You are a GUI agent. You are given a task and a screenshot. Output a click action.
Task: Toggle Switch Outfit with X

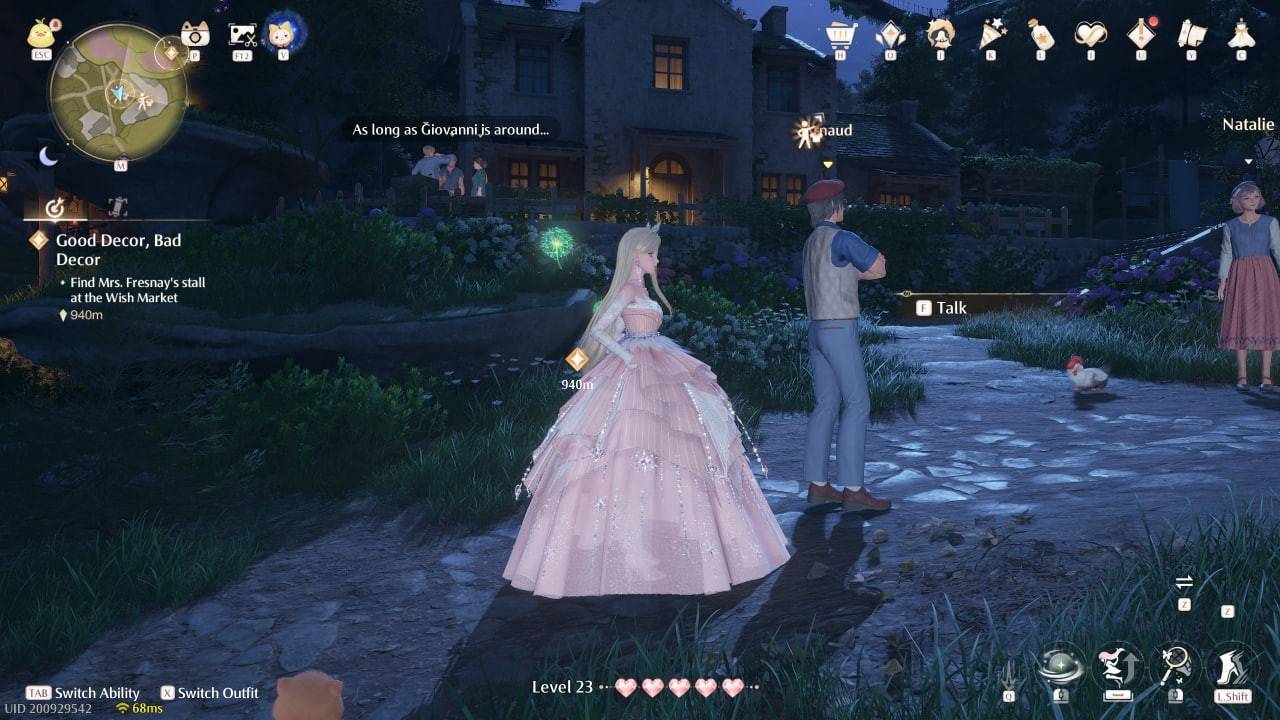[x=210, y=693]
